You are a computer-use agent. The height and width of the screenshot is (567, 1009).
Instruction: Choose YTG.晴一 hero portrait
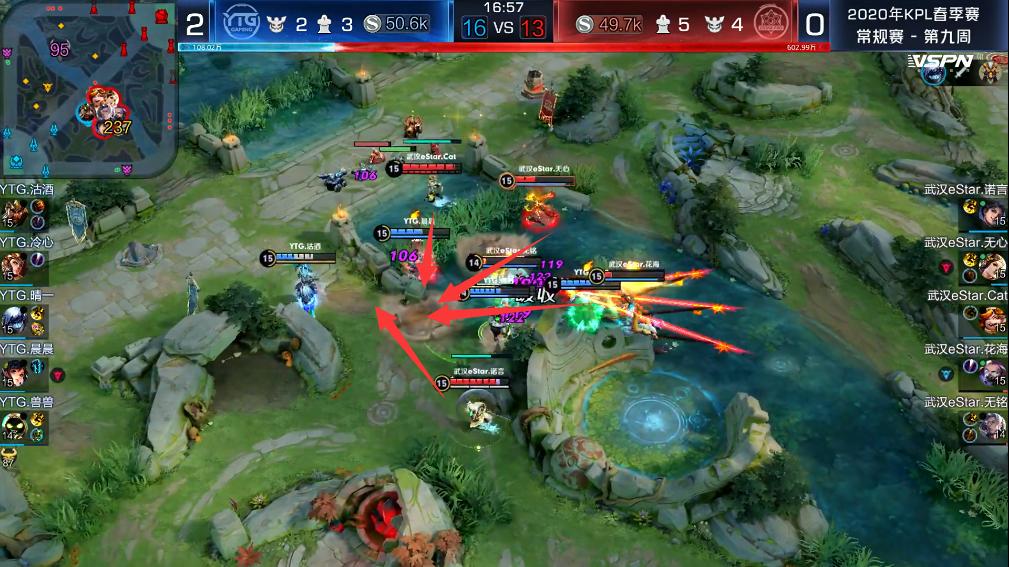14,319
